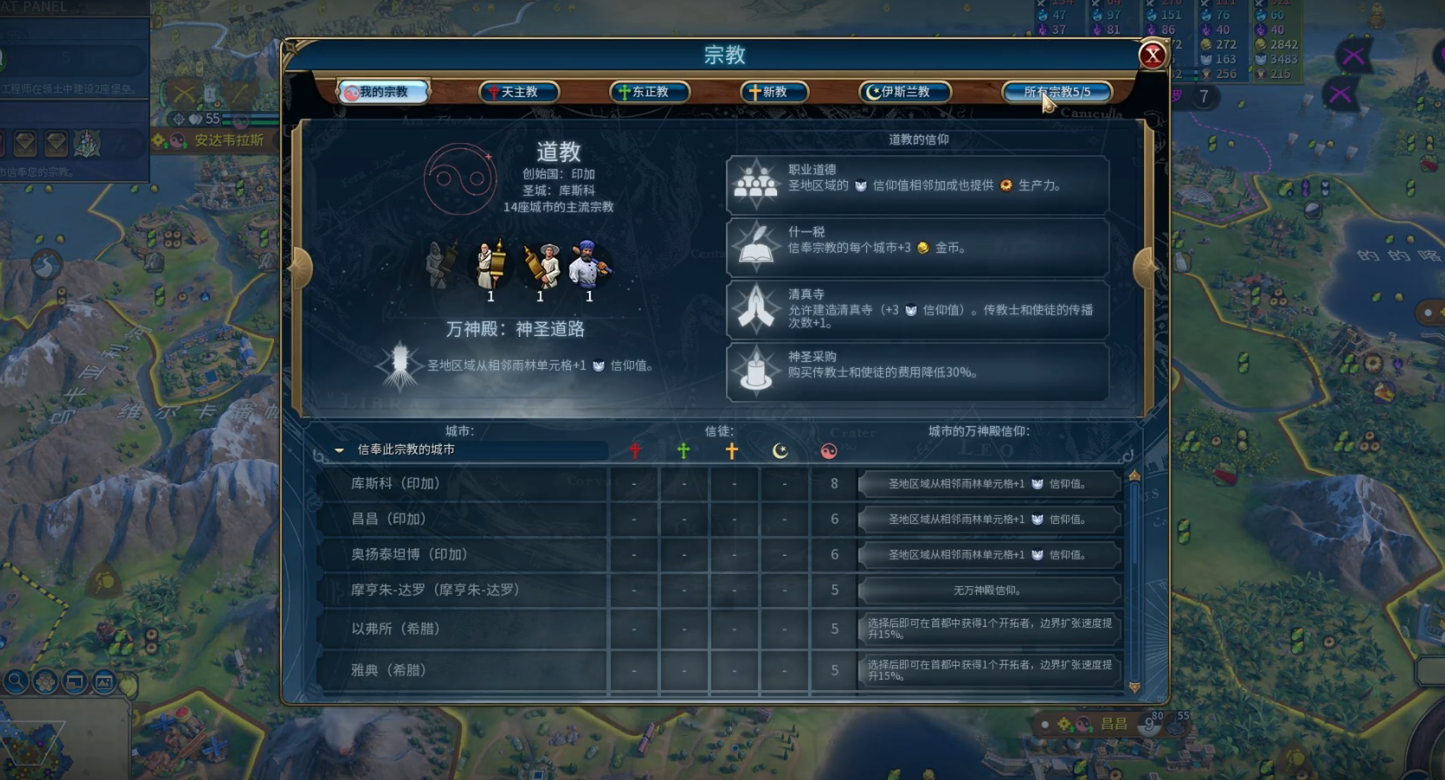Open the 所有宗教 5/5 tab
Viewport: 1445px width, 780px height.
point(1057,92)
